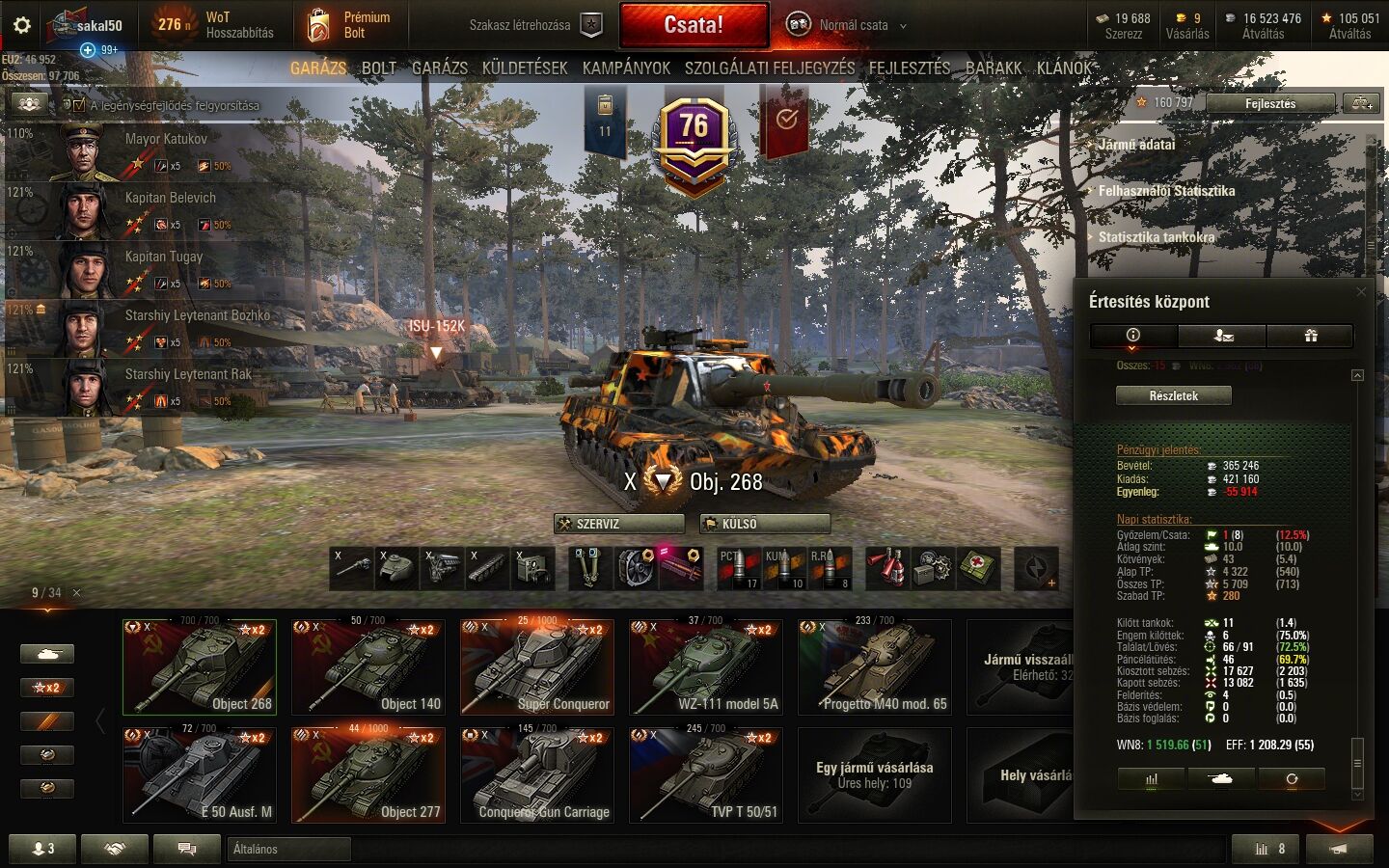Go to the FEJLESZTÉS tab
The height and width of the screenshot is (868, 1389).
[909, 68]
